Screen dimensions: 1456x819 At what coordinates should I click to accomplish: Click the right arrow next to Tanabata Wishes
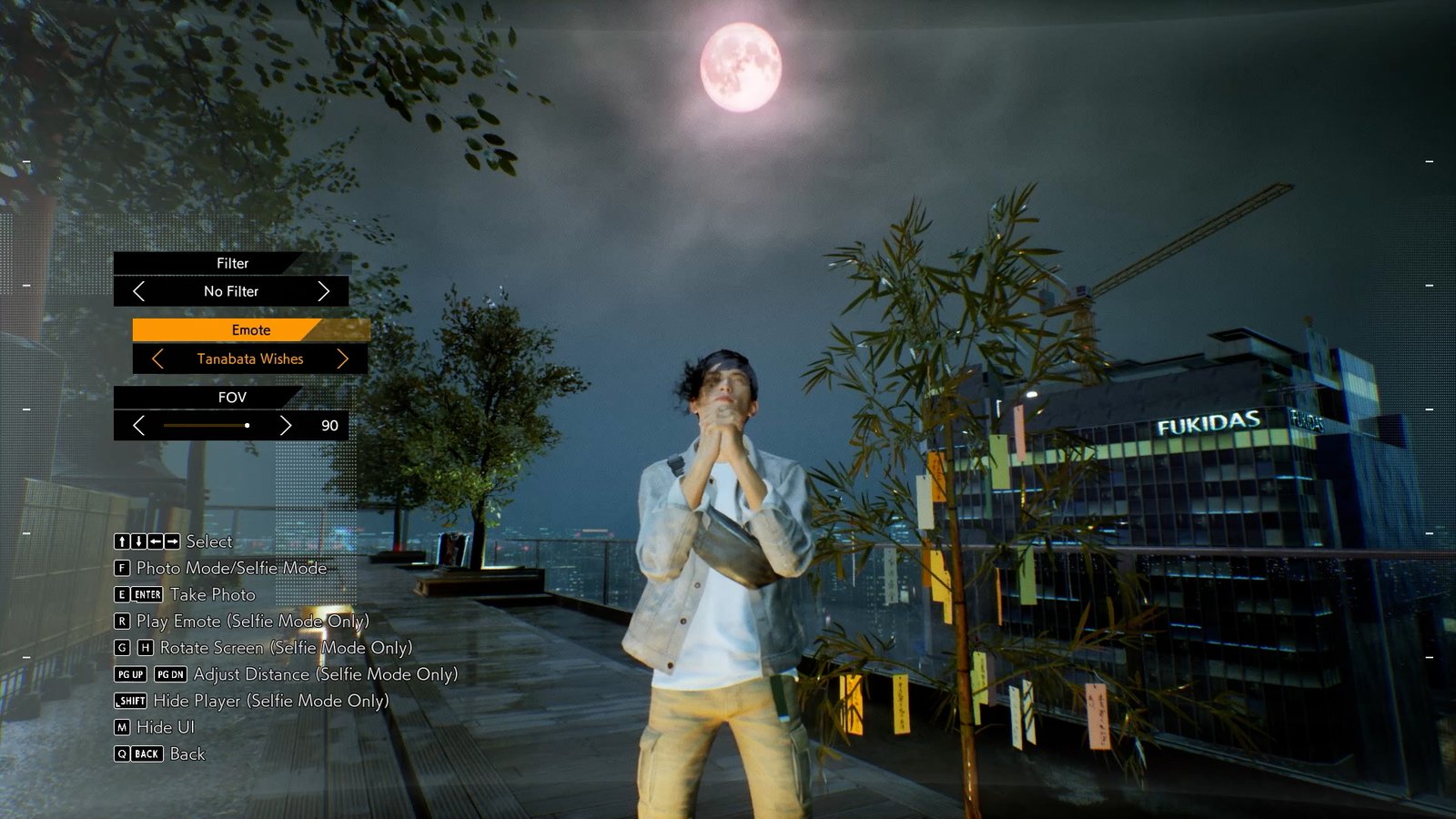point(343,359)
